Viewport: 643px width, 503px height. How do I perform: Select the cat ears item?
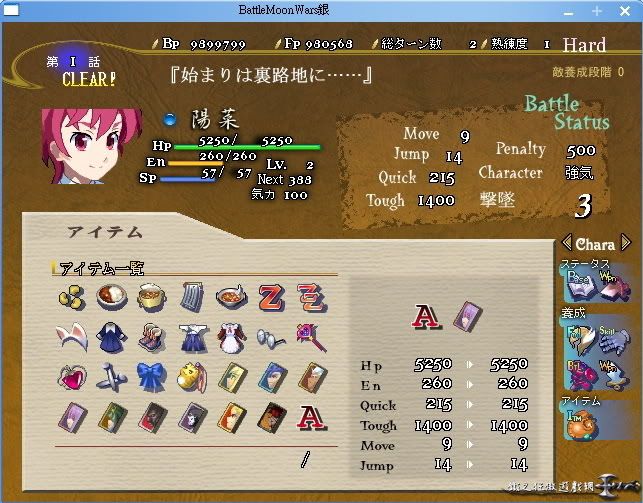tap(70, 337)
